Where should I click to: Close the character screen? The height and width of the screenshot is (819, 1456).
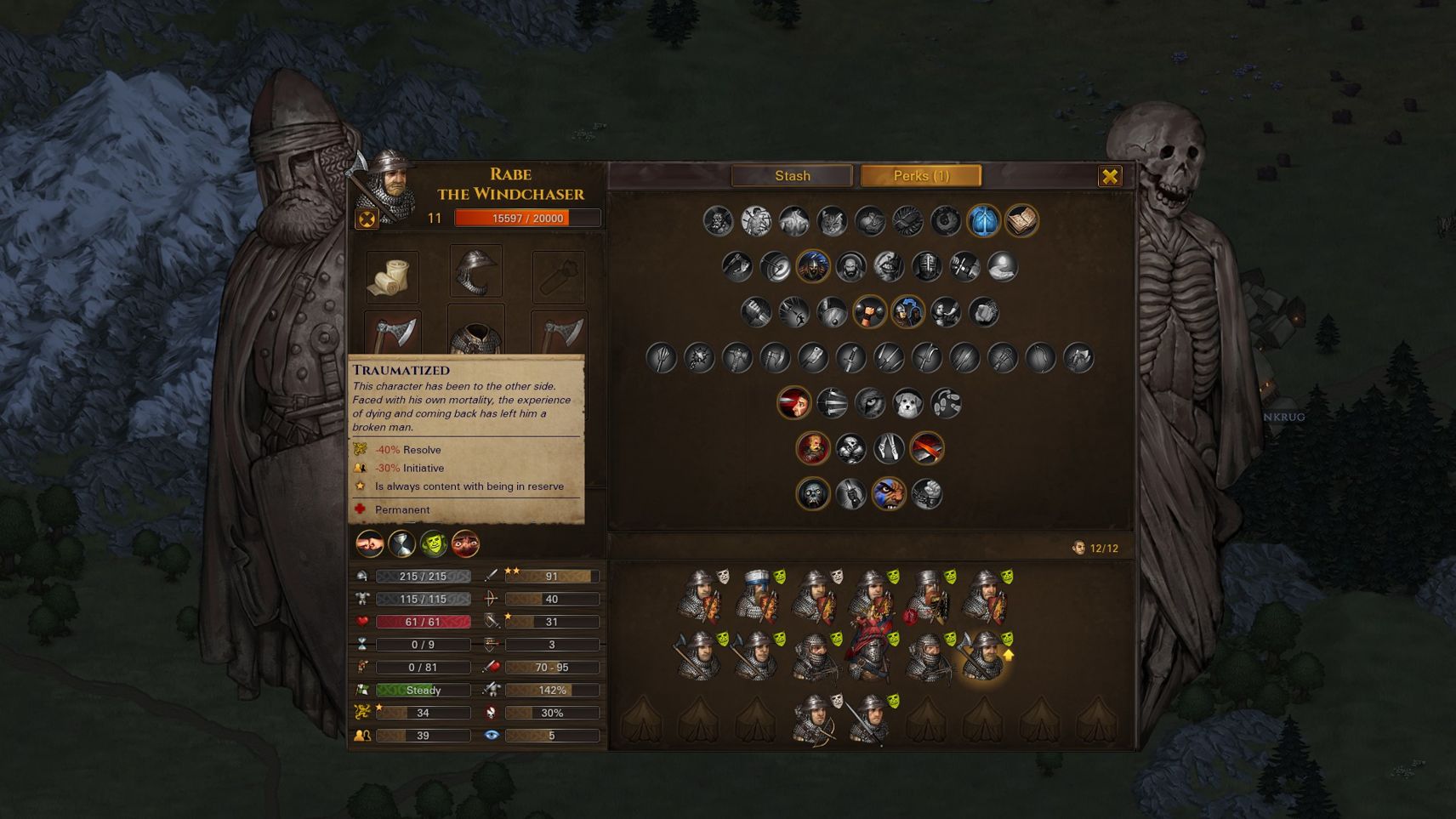[1110, 176]
